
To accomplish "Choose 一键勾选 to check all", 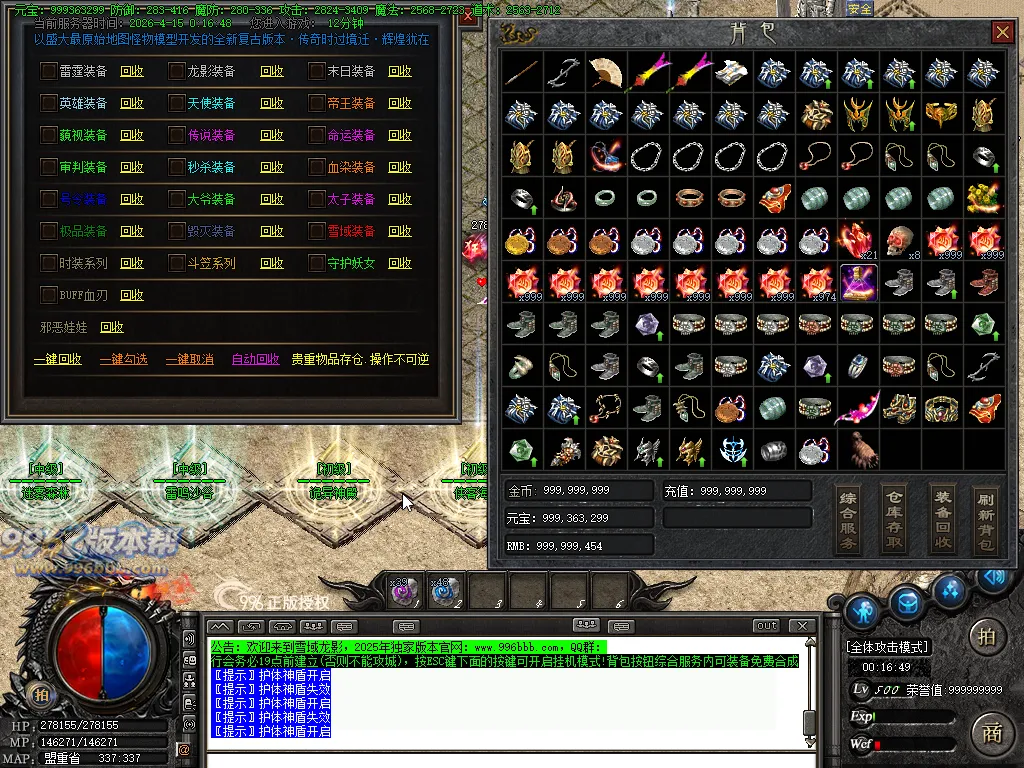I will click(x=124, y=359).
